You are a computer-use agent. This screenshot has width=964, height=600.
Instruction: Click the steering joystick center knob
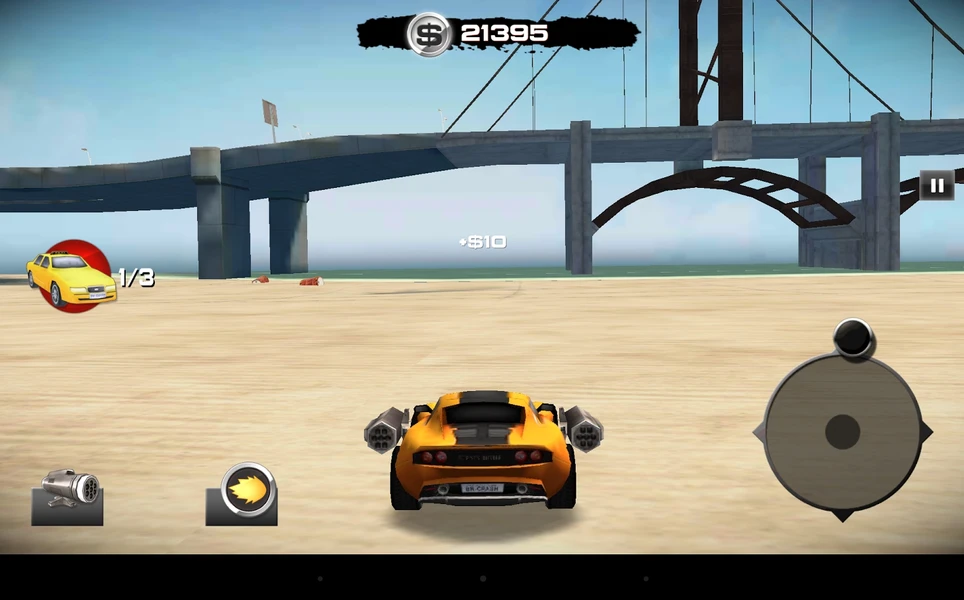coord(842,432)
